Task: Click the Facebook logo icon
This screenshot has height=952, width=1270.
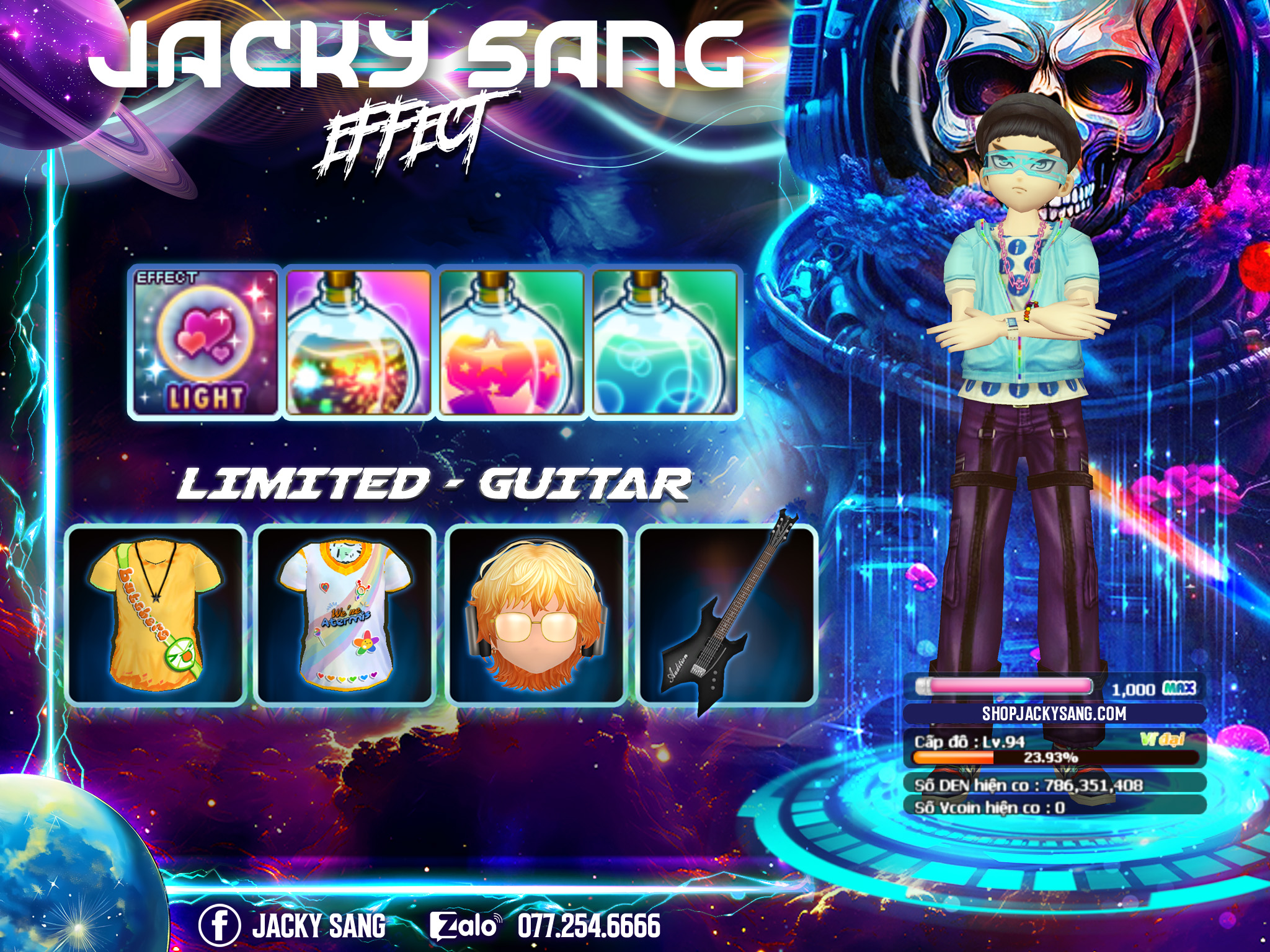Action: [219, 926]
